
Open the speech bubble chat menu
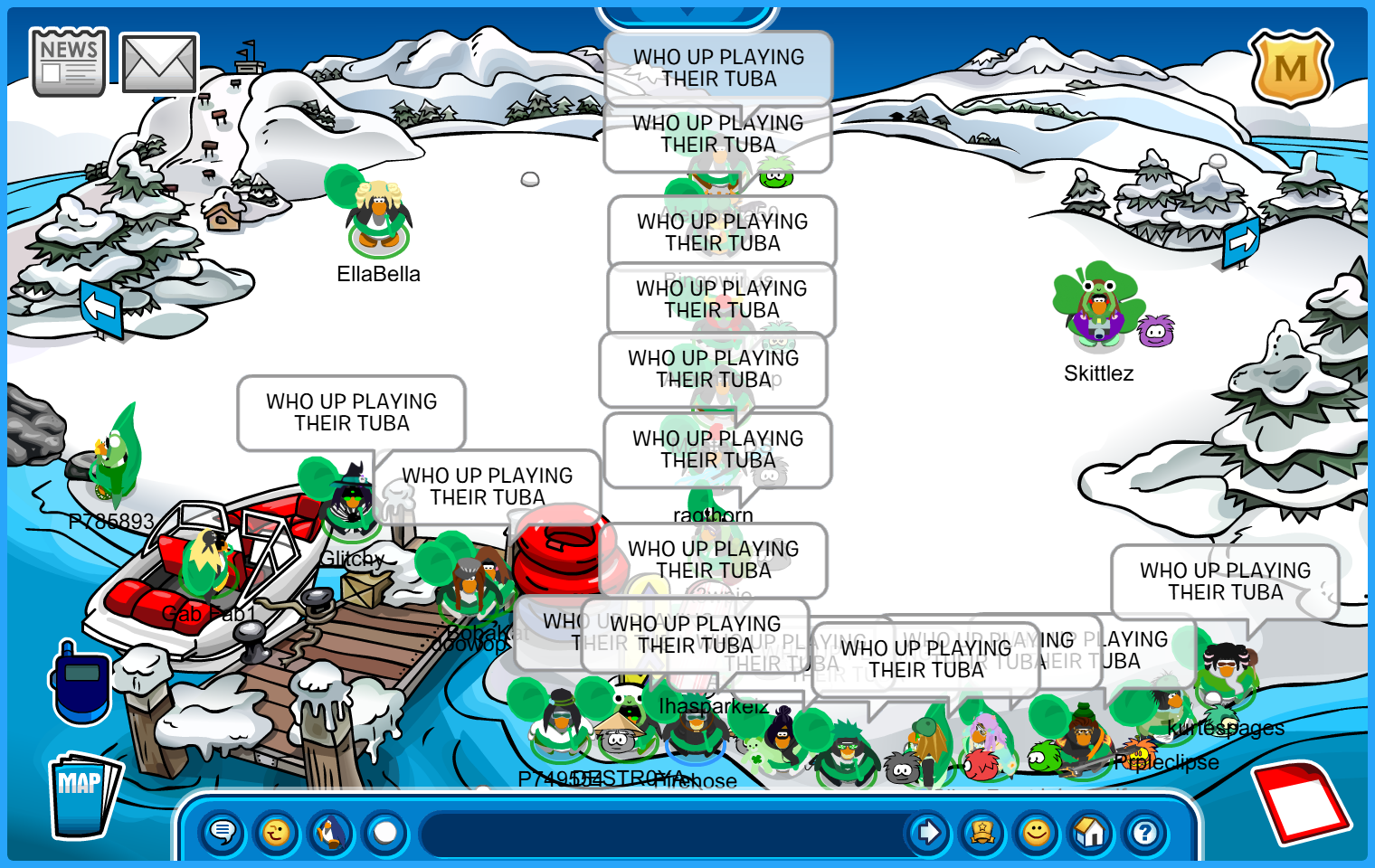pyautogui.click(x=223, y=832)
